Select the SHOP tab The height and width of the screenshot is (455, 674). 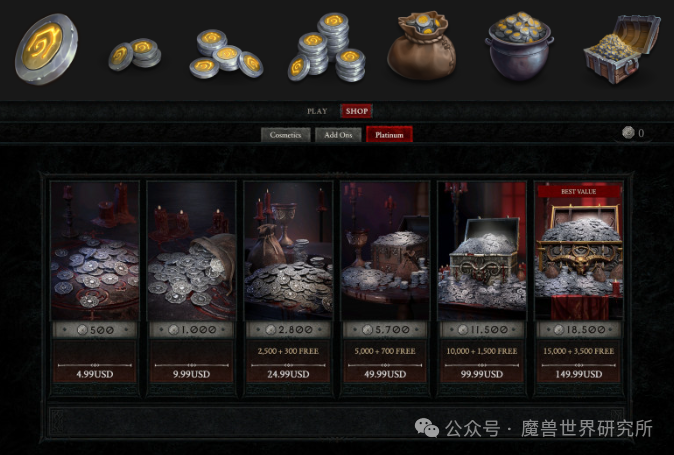click(355, 111)
